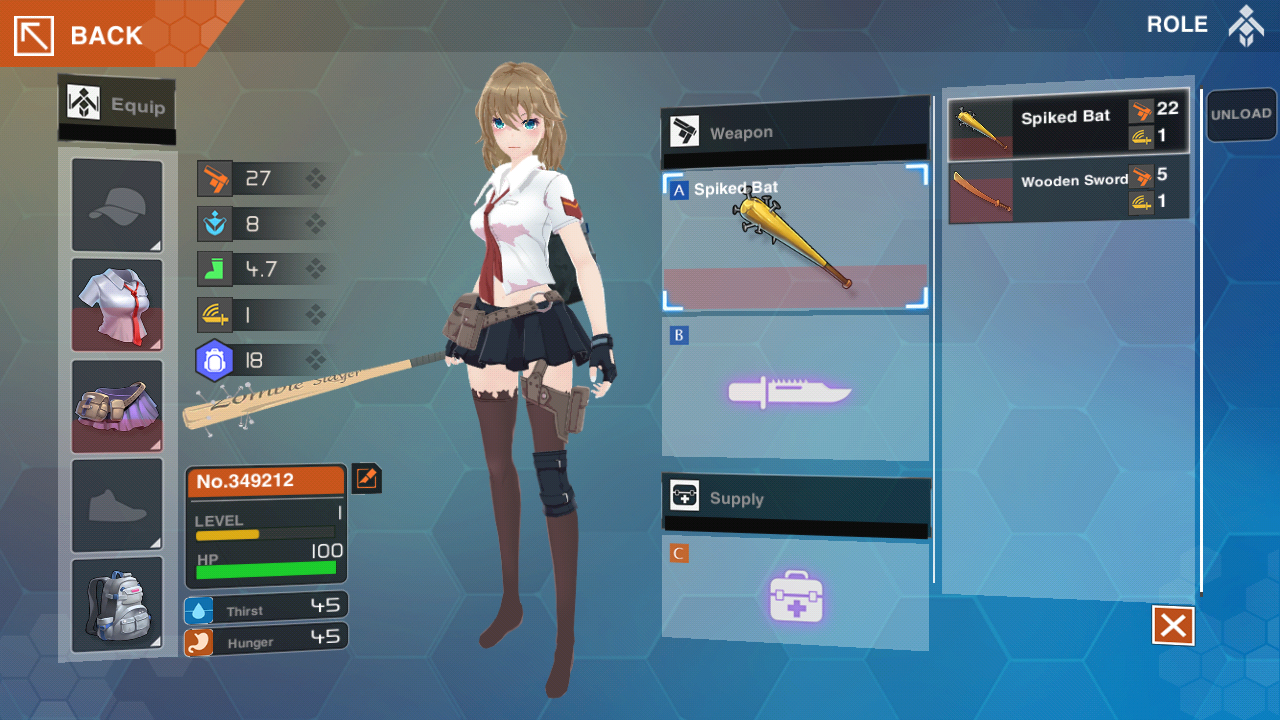1280x720 pixels.
Task: Unload the equipped weapon
Action: [1240, 115]
